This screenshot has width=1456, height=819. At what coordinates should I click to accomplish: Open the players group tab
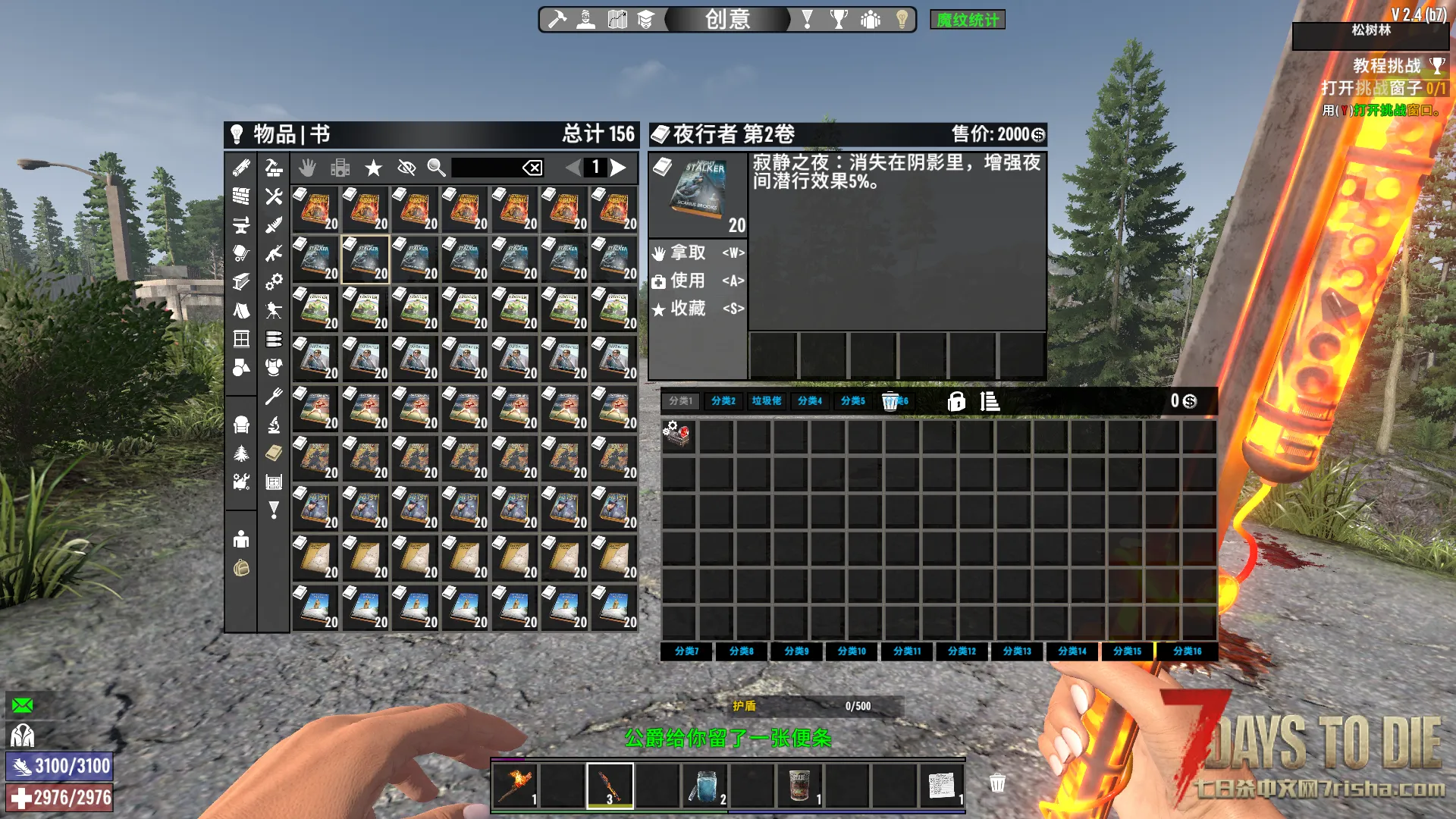tap(870, 19)
